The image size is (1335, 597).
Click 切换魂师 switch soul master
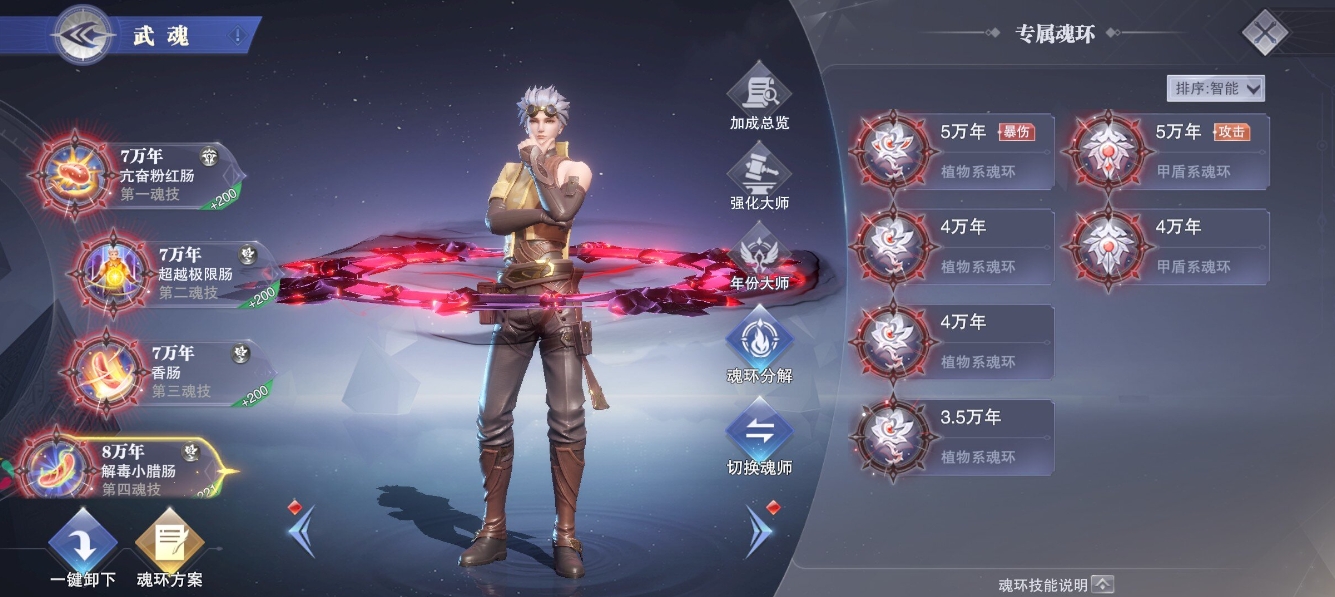pos(759,441)
